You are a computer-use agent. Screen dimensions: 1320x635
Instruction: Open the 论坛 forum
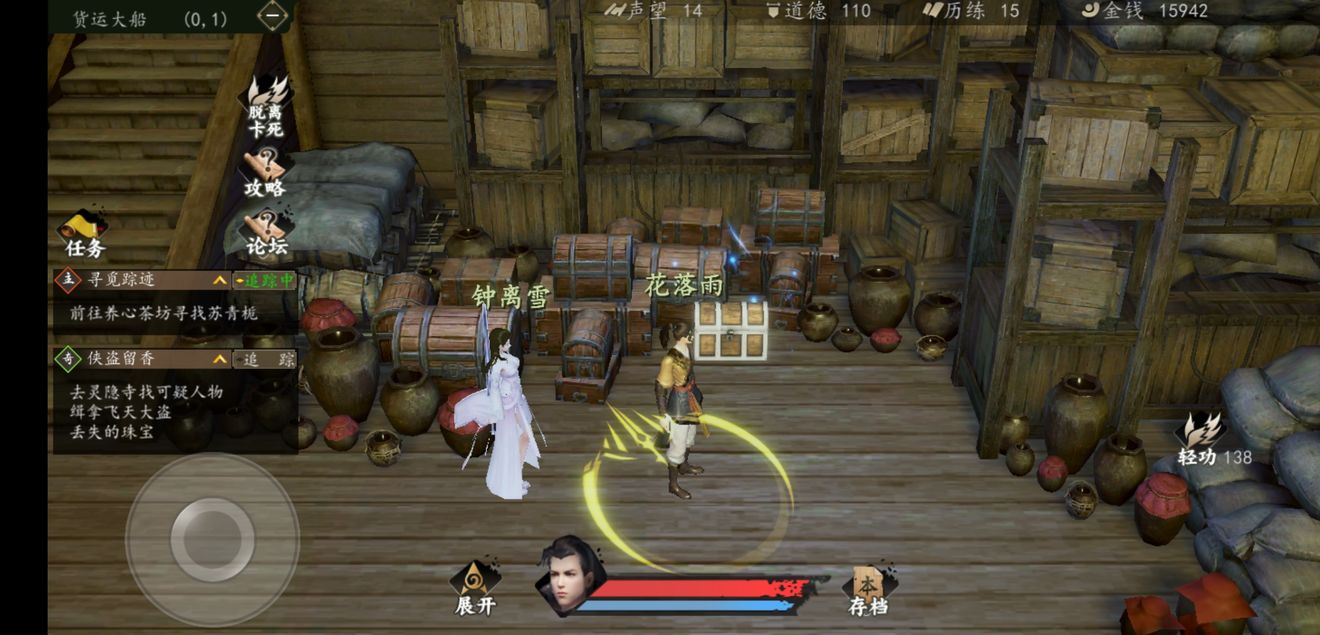point(266,232)
